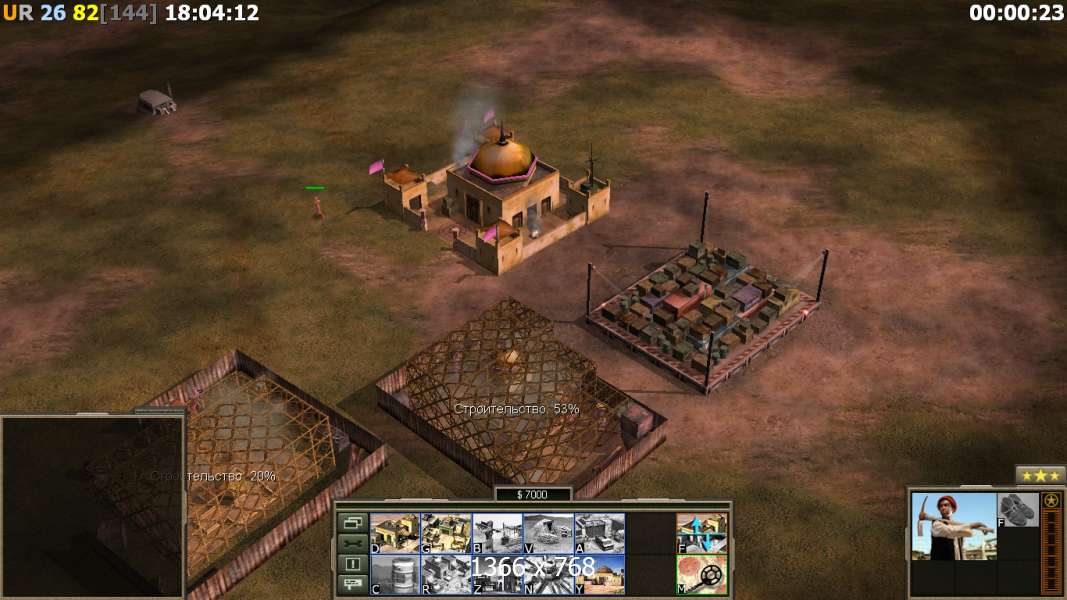
Task: Click the worker shoes upgrade icon
Action: point(1018,510)
